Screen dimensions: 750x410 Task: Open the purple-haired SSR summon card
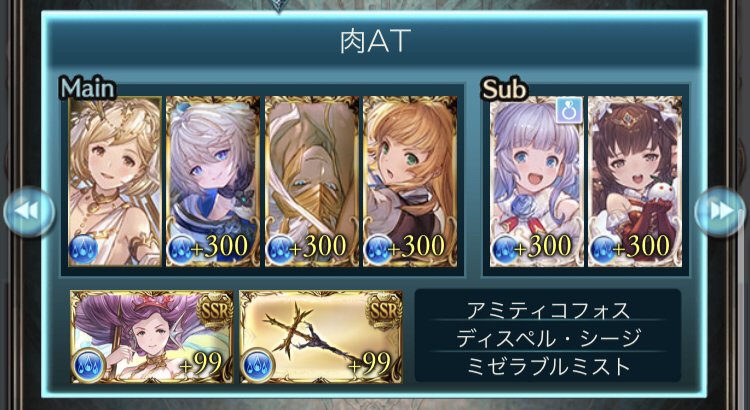pyautogui.click(x=151, y=337)
